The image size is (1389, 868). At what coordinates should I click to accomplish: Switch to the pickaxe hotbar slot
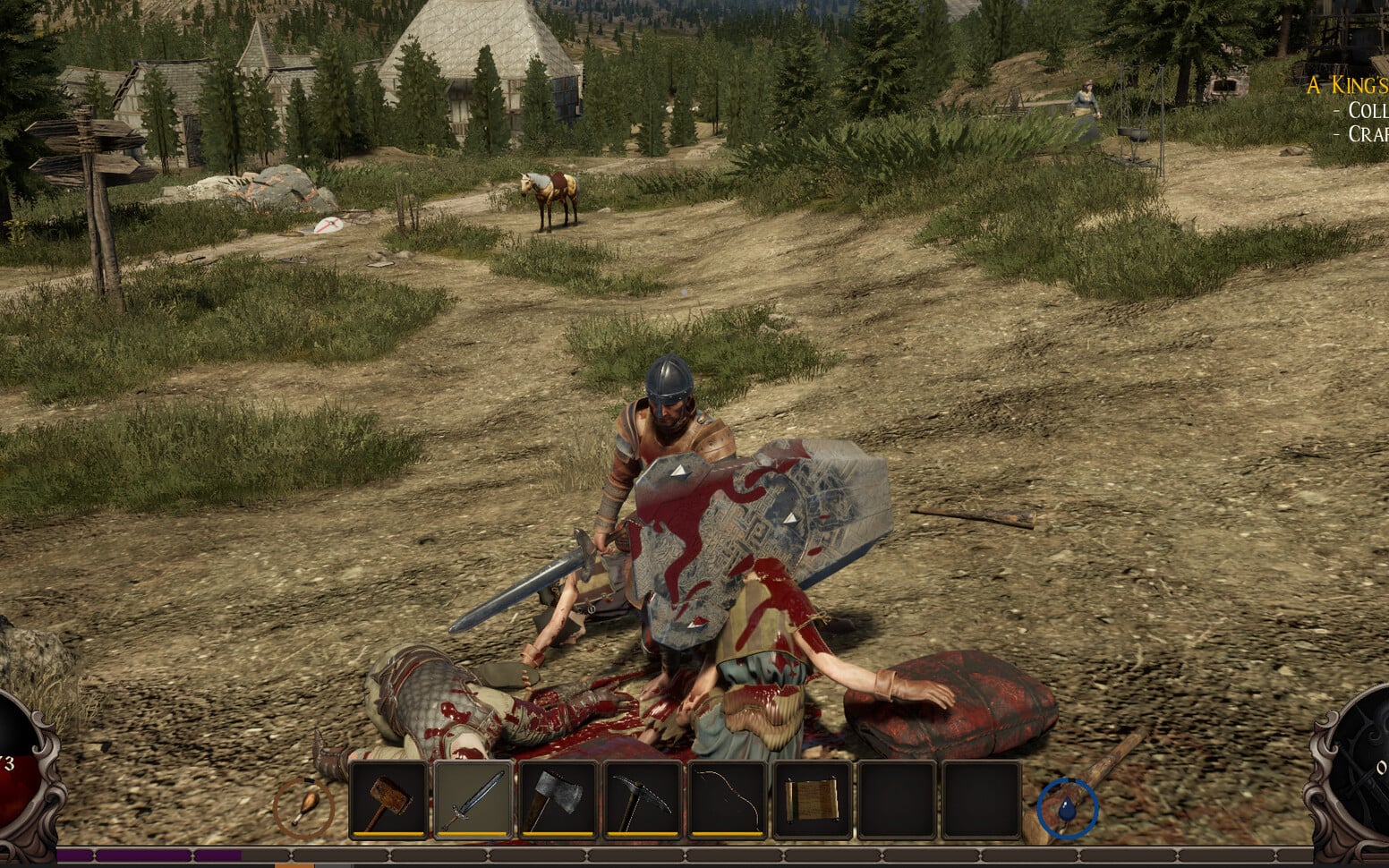coord(643,799)
